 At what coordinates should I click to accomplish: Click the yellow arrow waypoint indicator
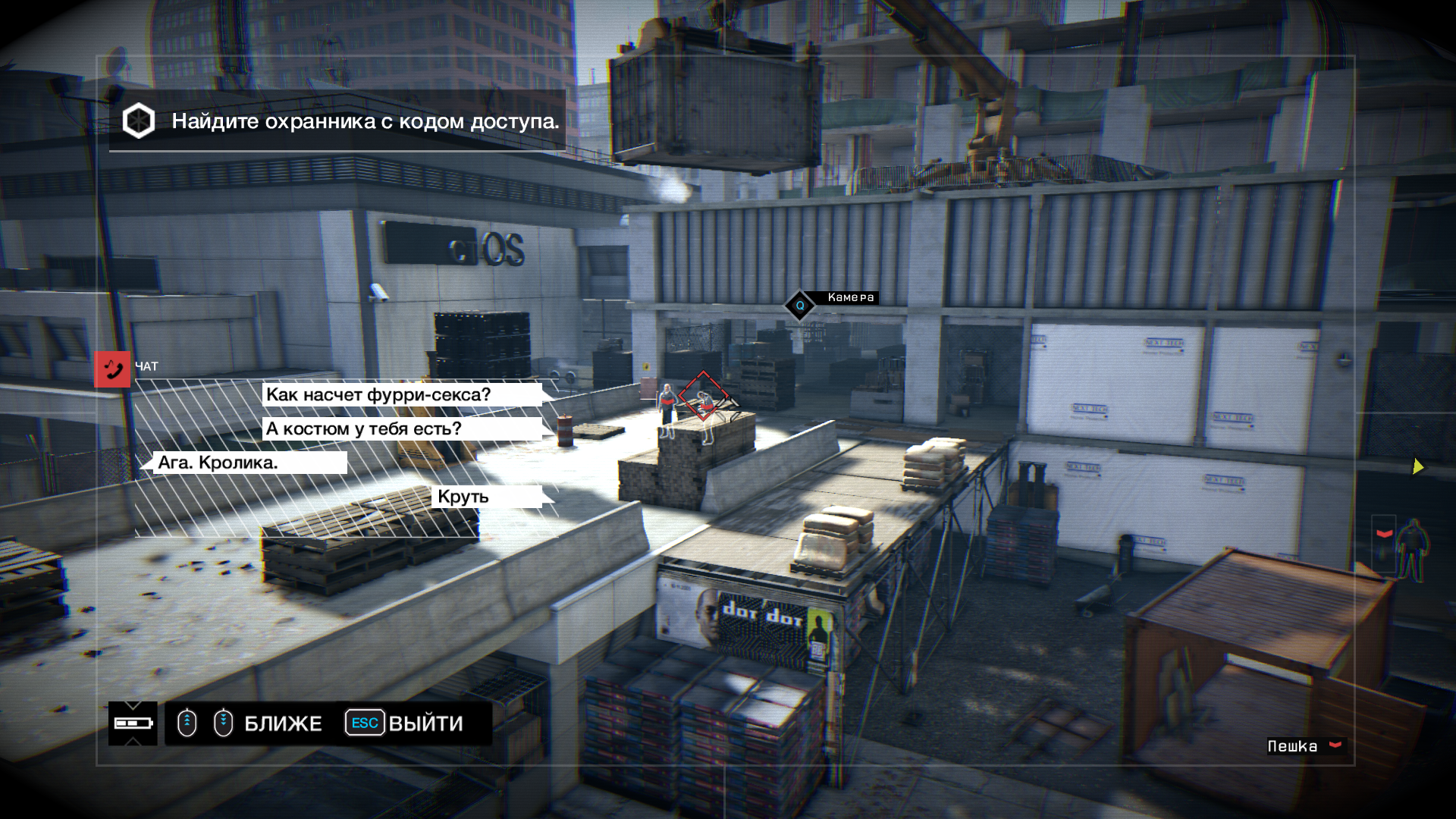(1417, 467)
